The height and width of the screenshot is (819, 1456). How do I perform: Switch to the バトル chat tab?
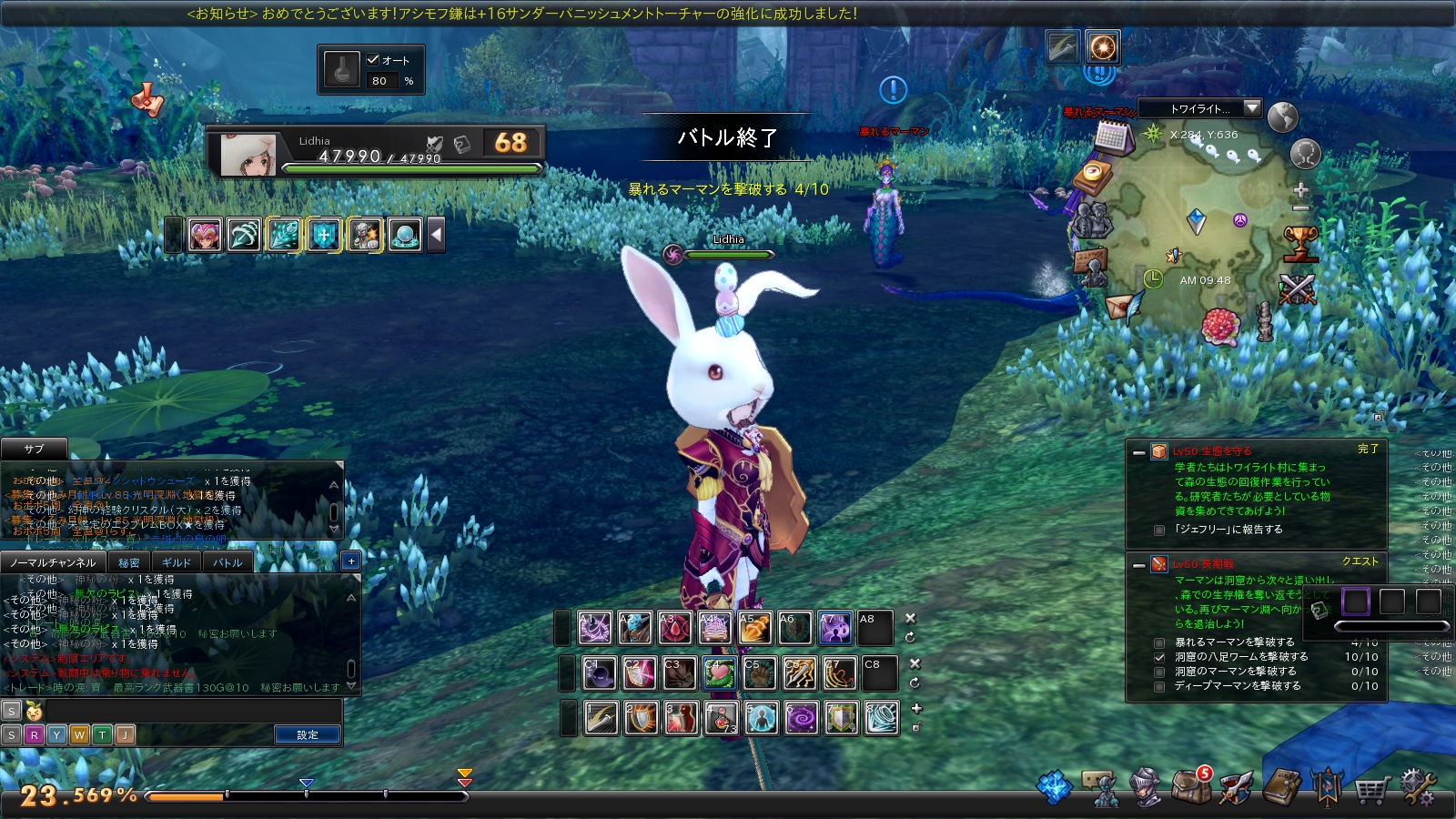coord(227,562)
